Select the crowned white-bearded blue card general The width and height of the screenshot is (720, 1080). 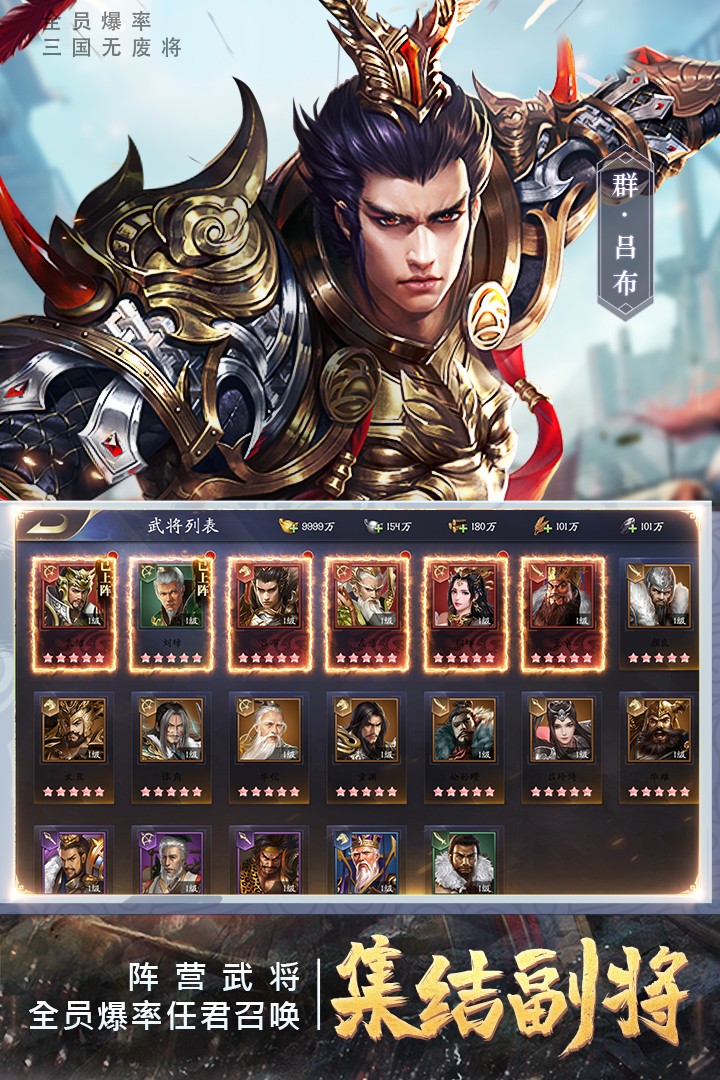[x=365, y=861]
